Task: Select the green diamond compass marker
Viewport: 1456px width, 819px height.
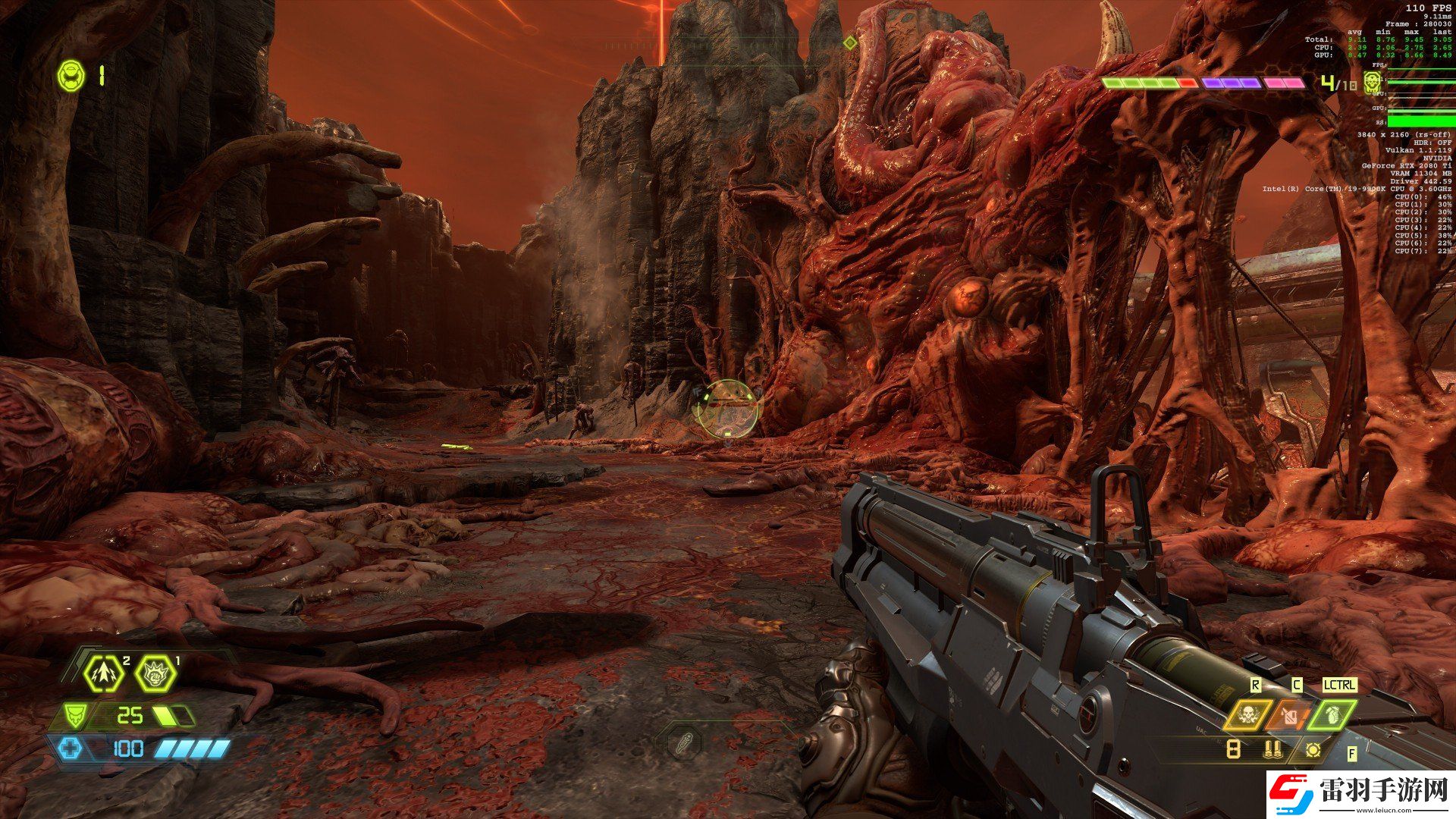Action: [850, 43]
